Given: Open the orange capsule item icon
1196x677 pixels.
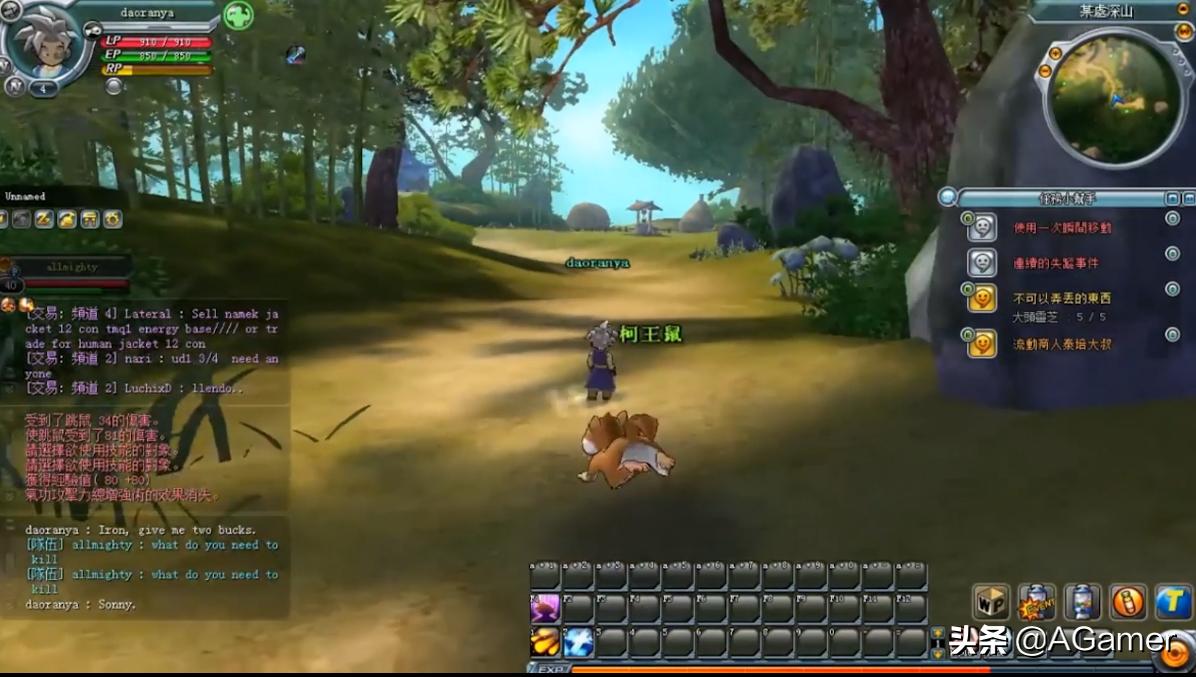Looking at the screenshot, I should pyautogui.click(x=1128, y=602).
